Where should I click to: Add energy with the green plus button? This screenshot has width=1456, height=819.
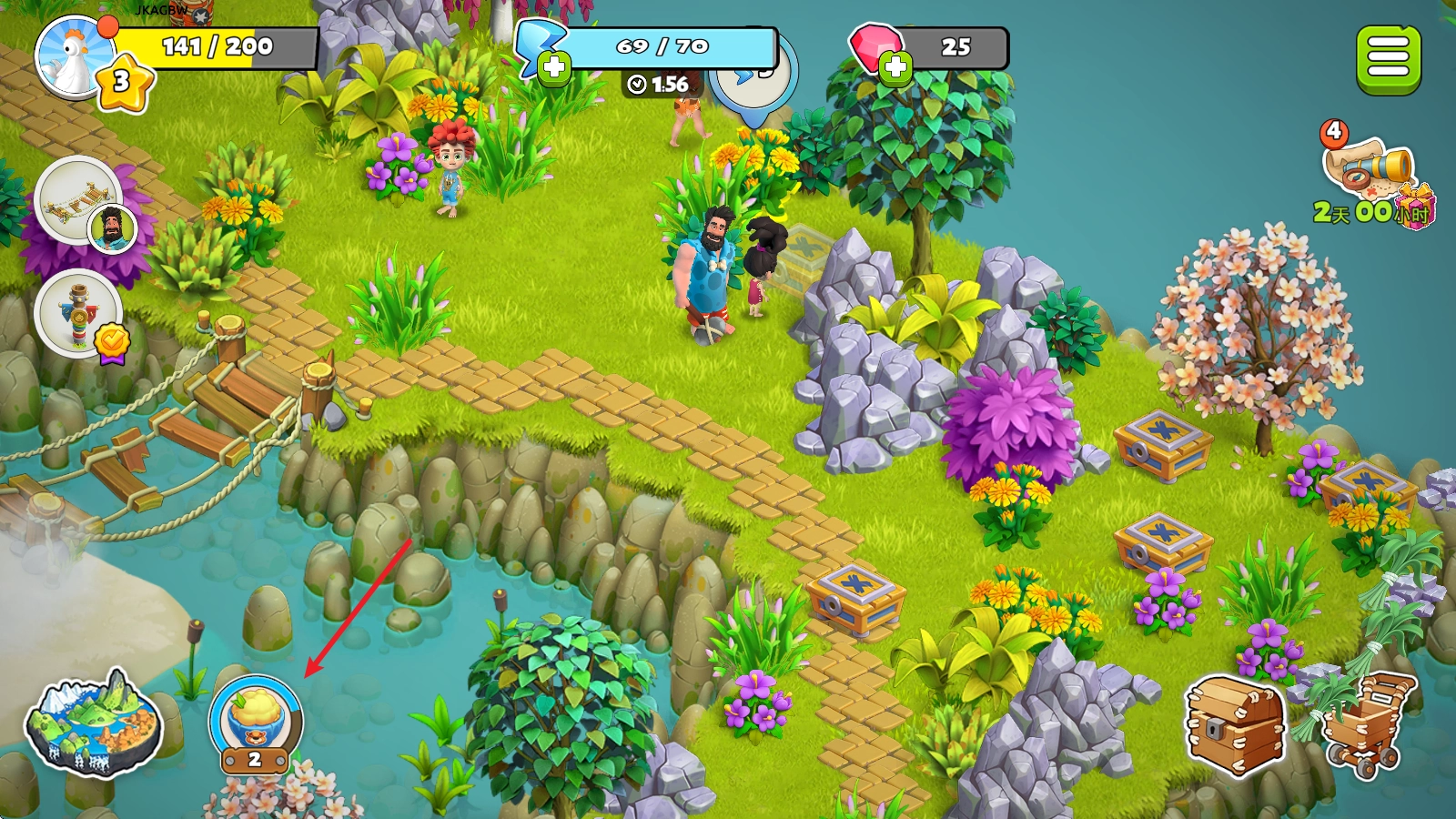(x=553, y=67)
